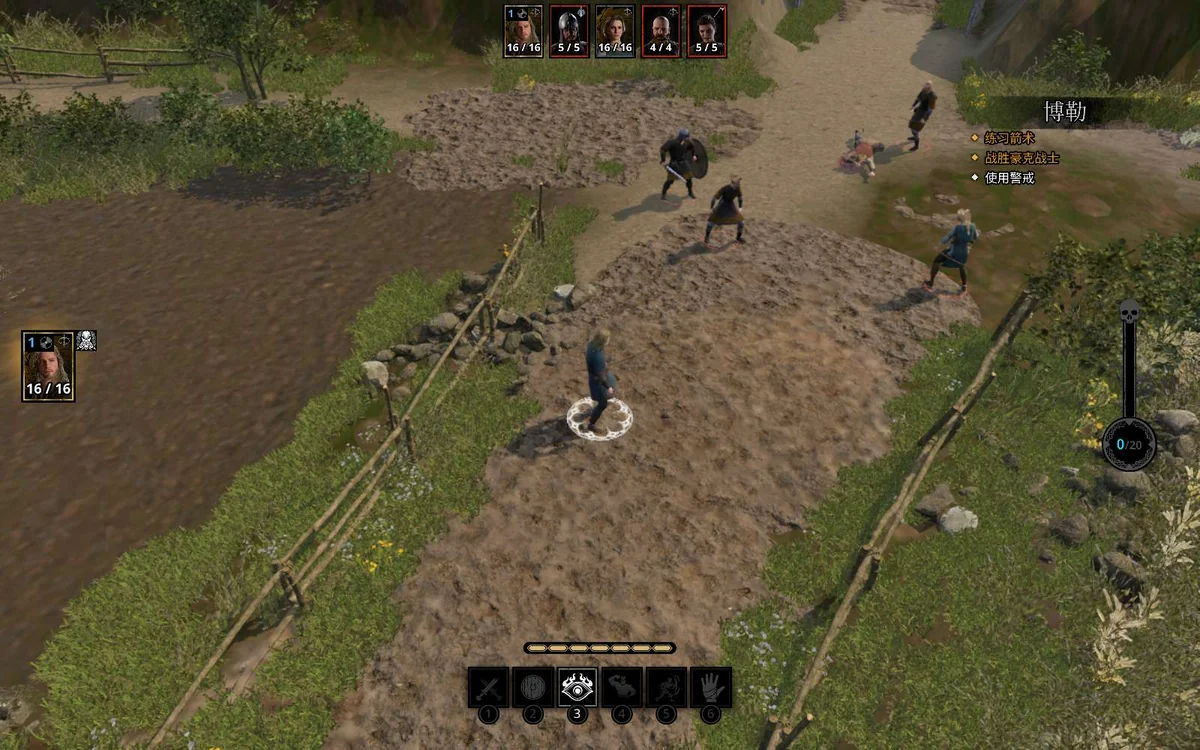Click the bald bearded enemy portrait
The height and width of the screenshot is (750, 1200).
(661, 31)
